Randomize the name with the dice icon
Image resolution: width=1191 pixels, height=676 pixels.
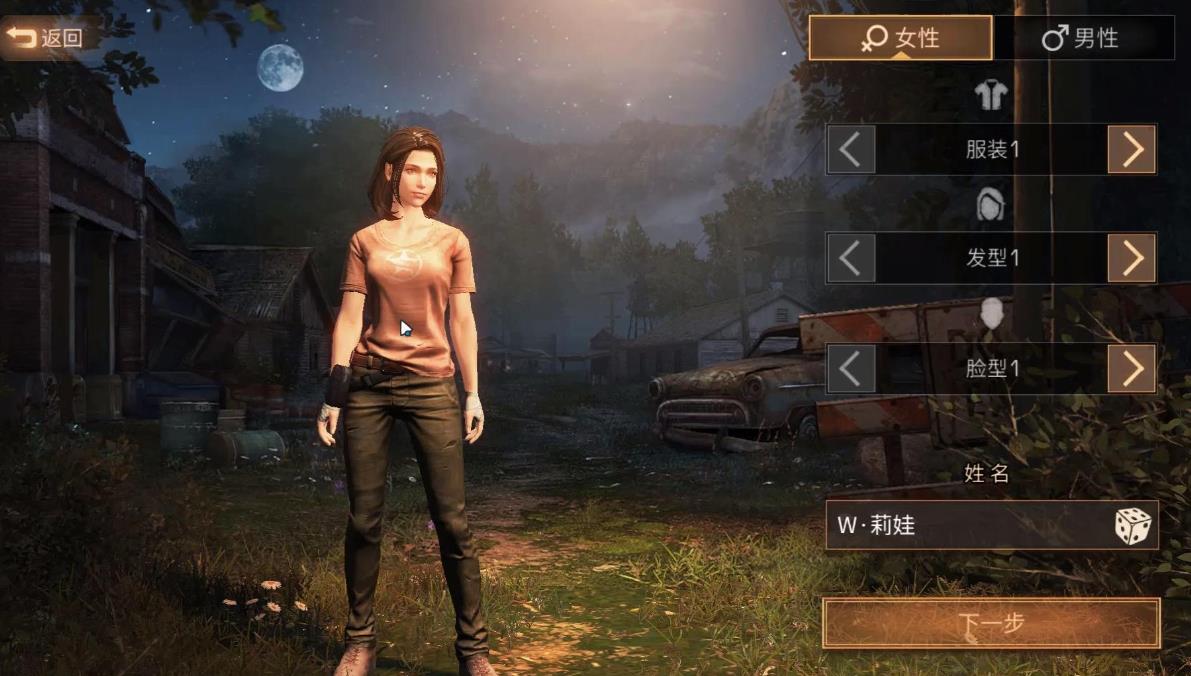coord(1132,526)
